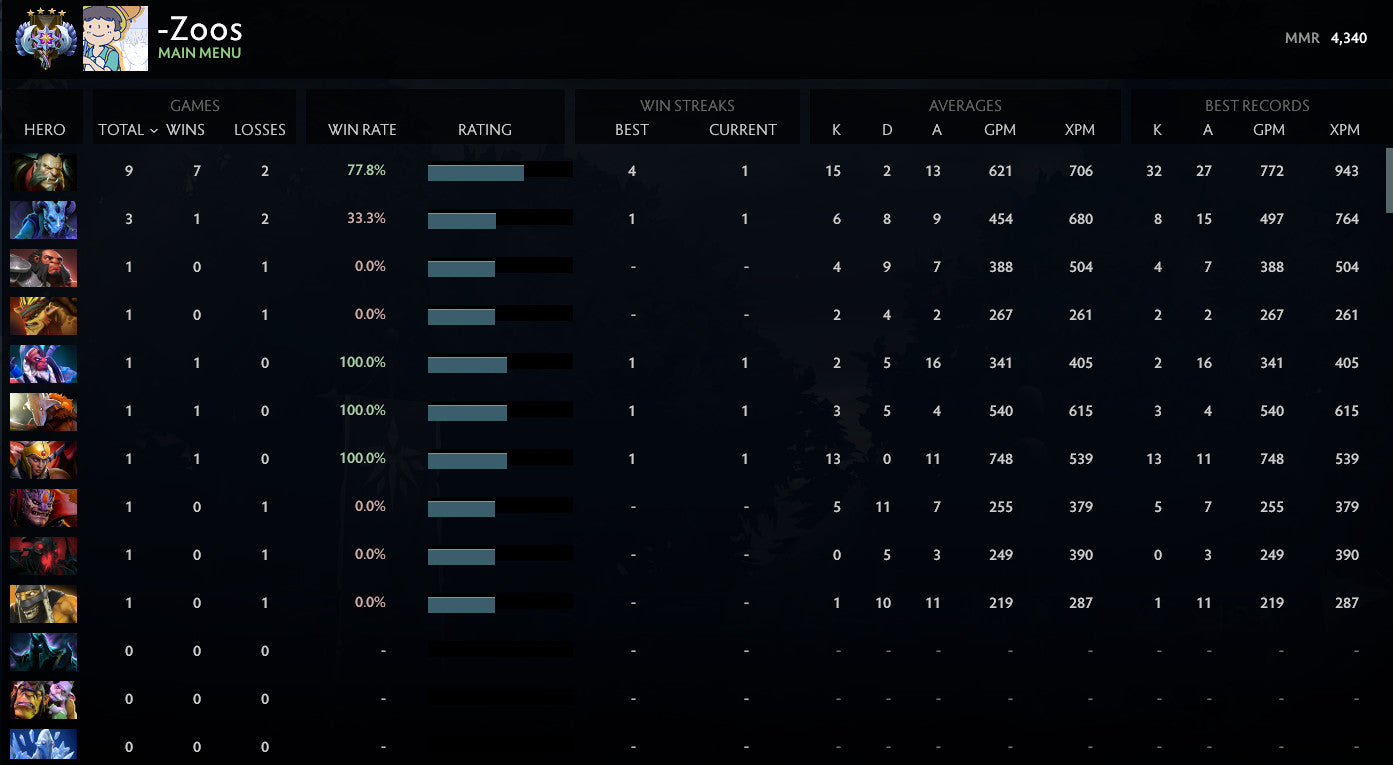Click the scrollbar on the right edge
Image resolution: width=1393 pixels, height=765 pixels.
[x=1387, y=180]
